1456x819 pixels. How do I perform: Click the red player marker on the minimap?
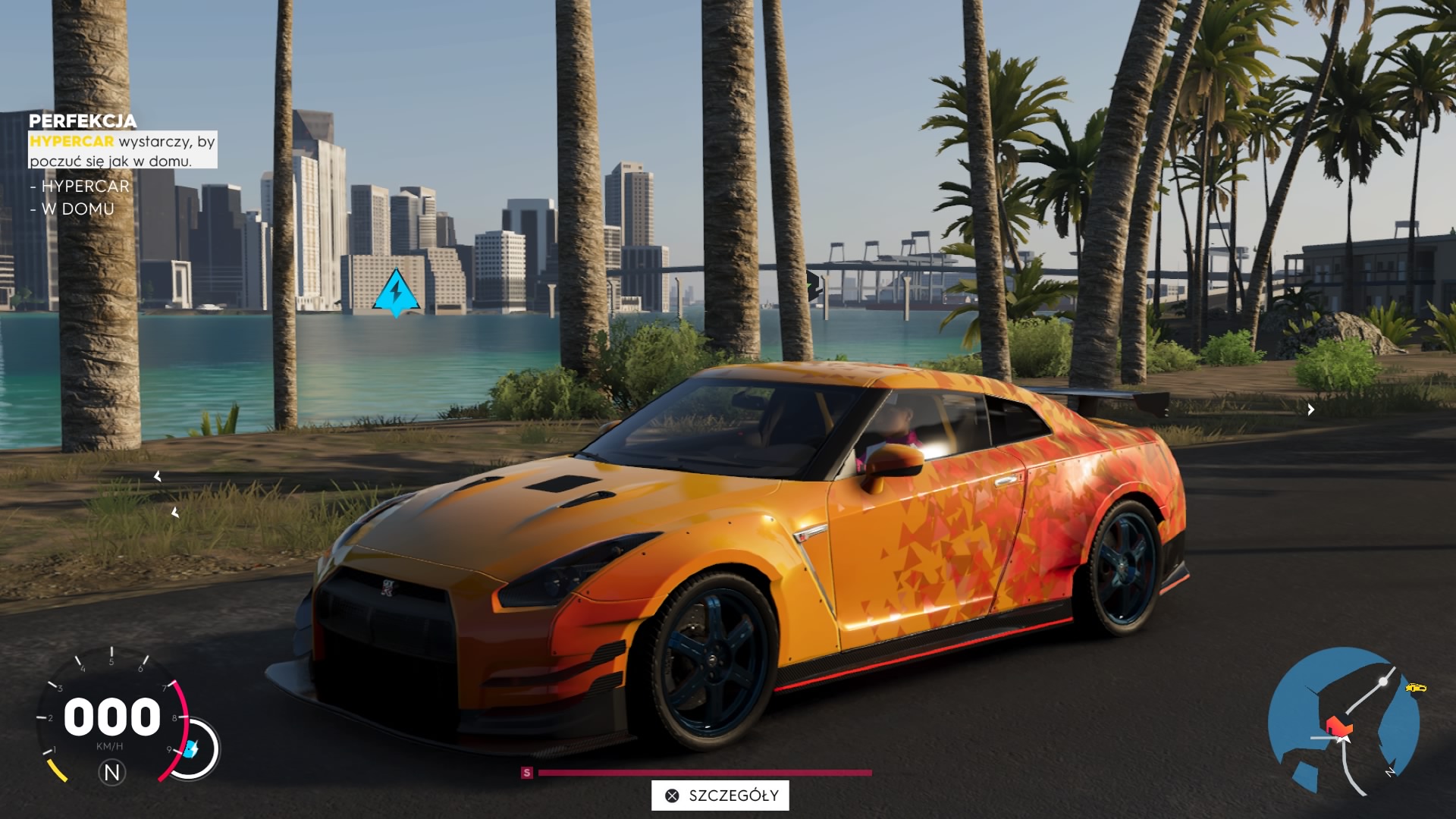1338,726
